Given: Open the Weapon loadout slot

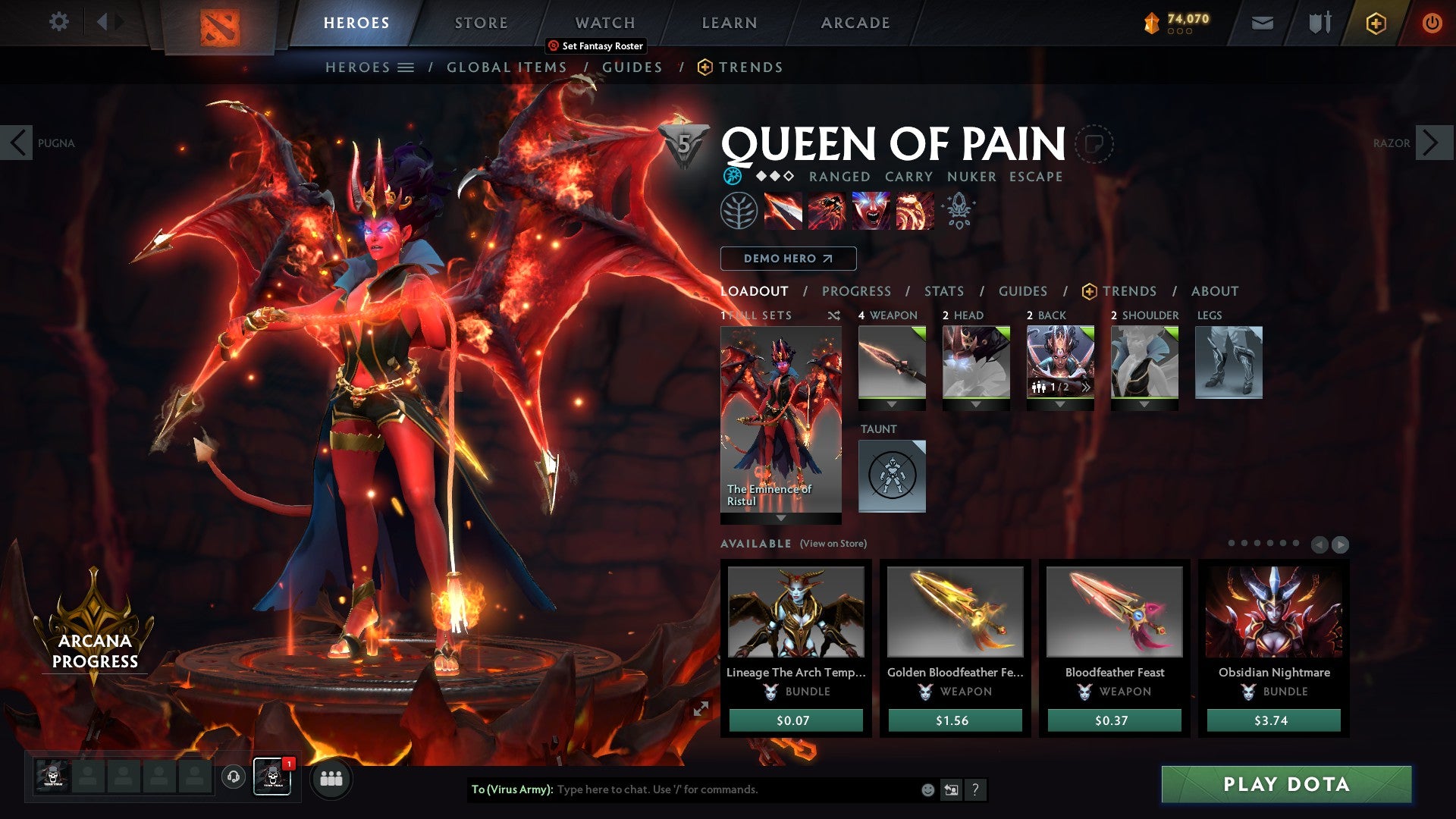Looking at the screenshot, I should pyautogui.click(x=892, y=362).
